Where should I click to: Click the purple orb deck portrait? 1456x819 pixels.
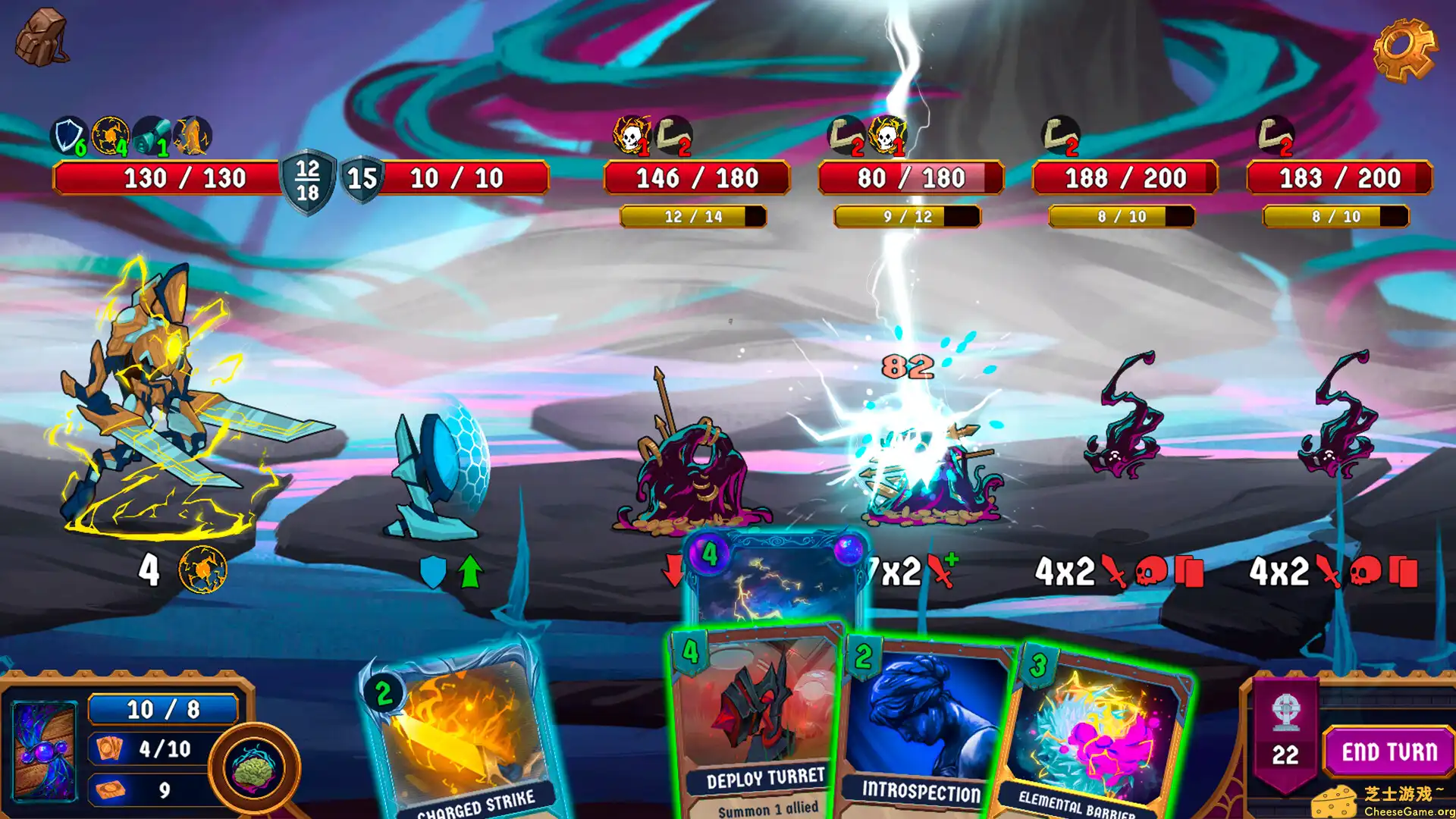tap(44, 751)
